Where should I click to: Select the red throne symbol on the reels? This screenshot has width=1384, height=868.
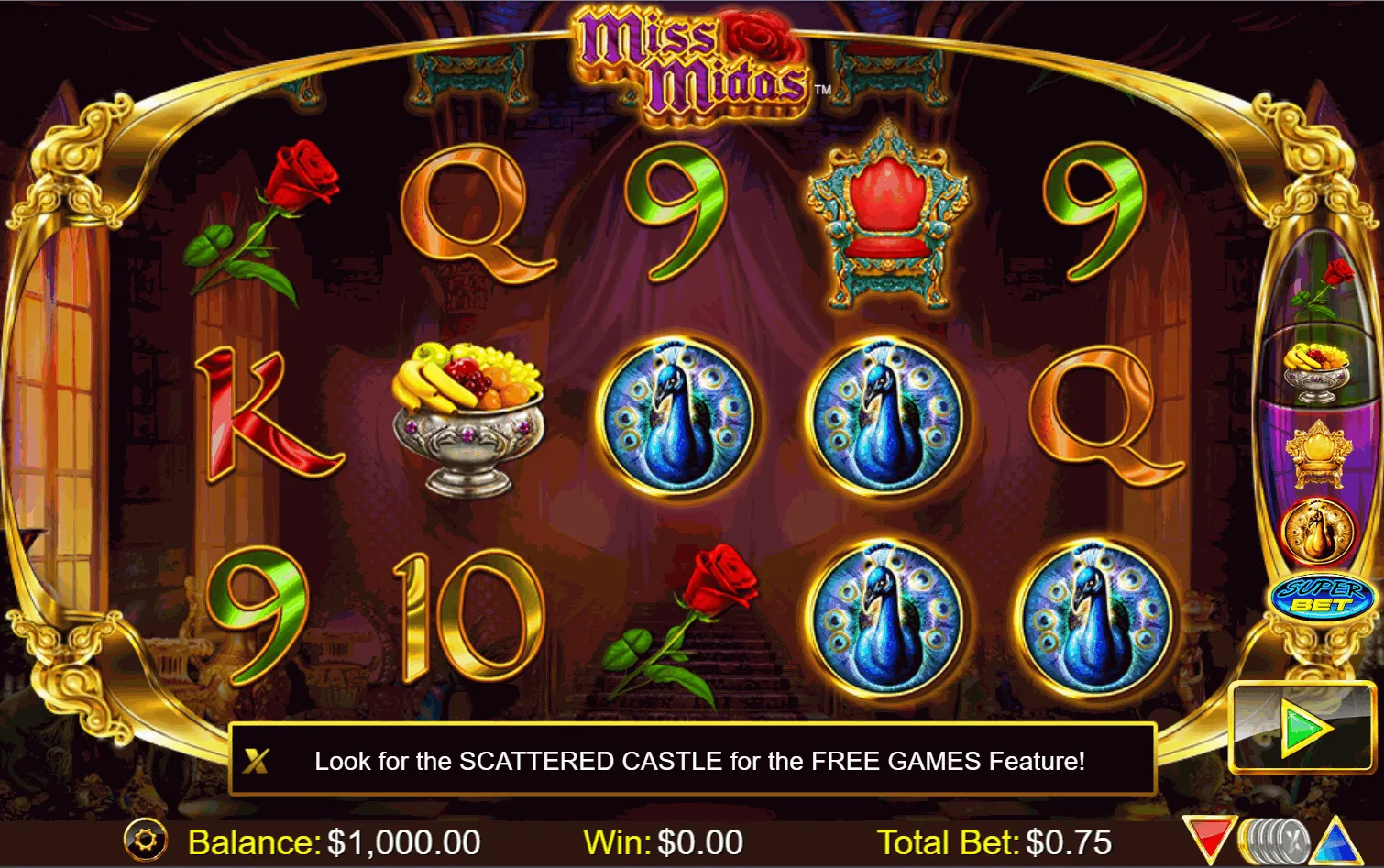[x=886, y=215]
